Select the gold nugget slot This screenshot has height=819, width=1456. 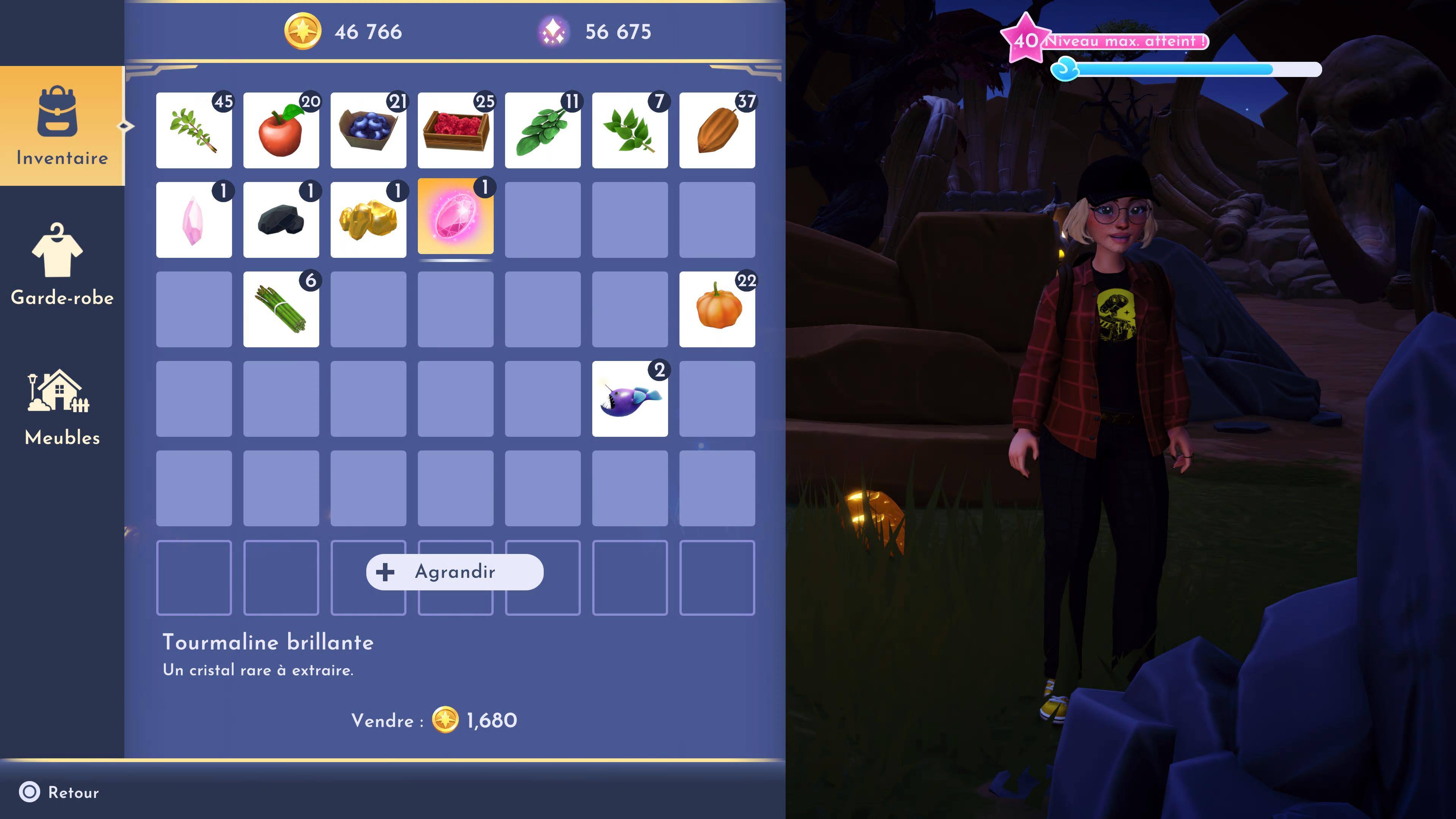(368, 220)
